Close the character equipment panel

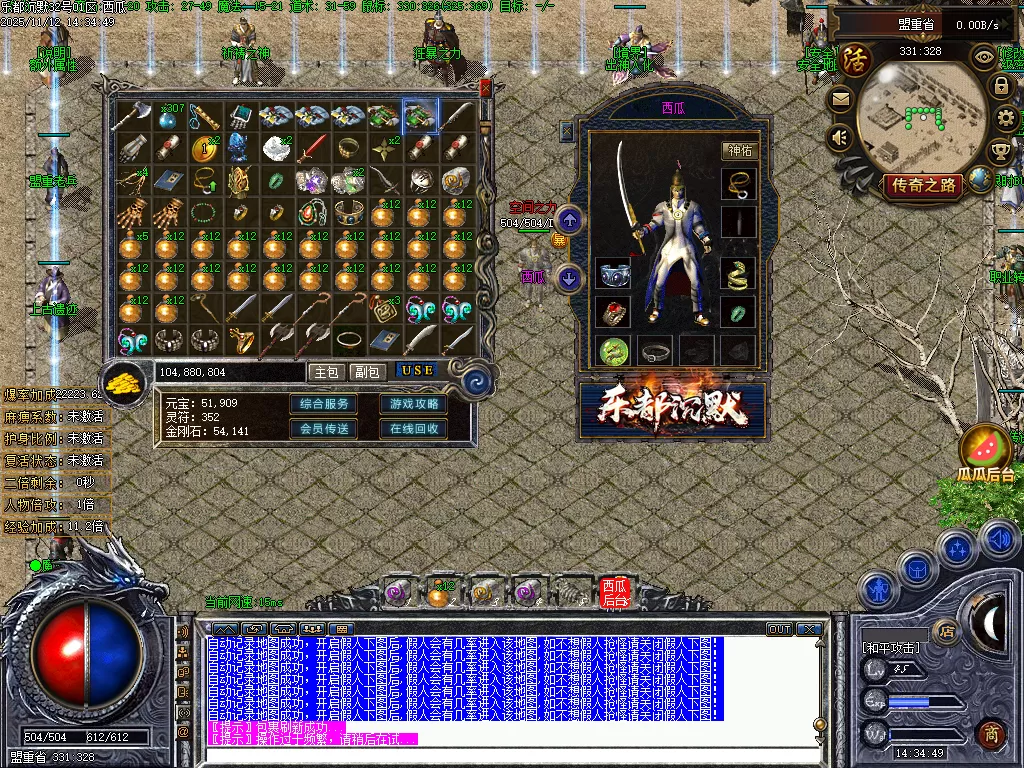[566, 130]
